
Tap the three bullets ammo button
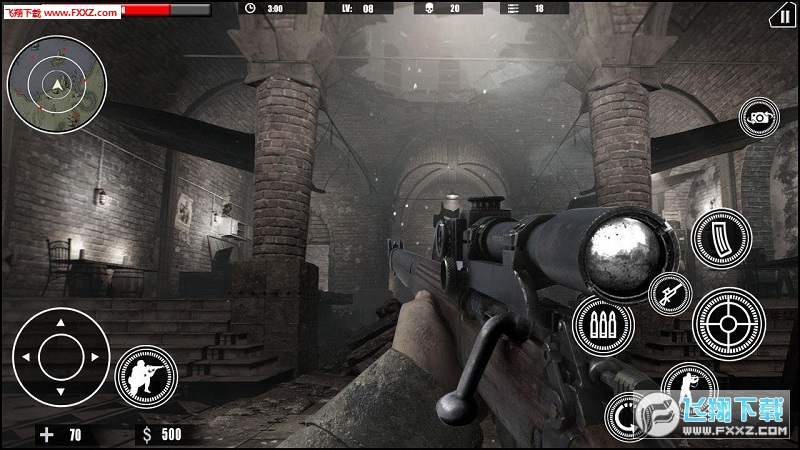[603, 325]
